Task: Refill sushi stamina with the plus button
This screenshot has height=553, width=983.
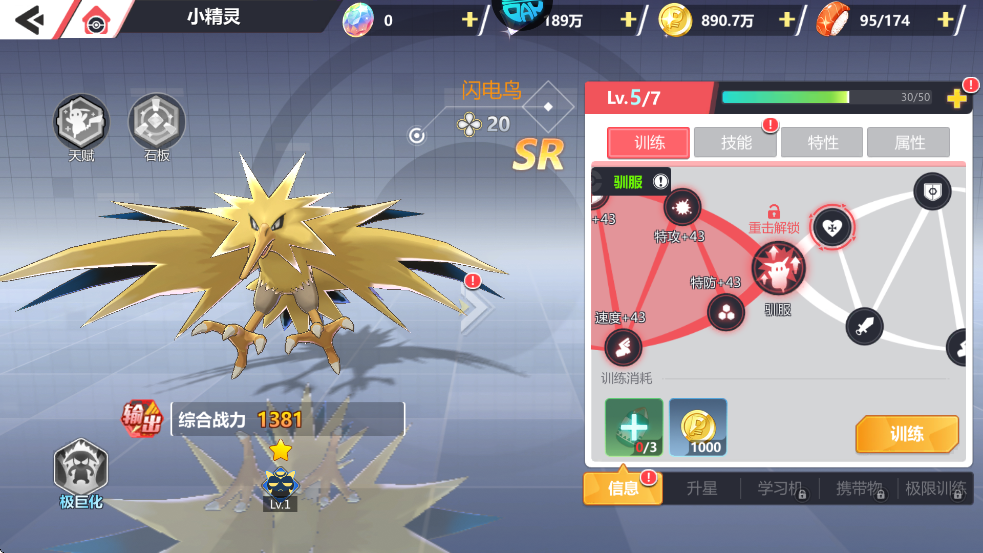Action: tap(945, 20)
